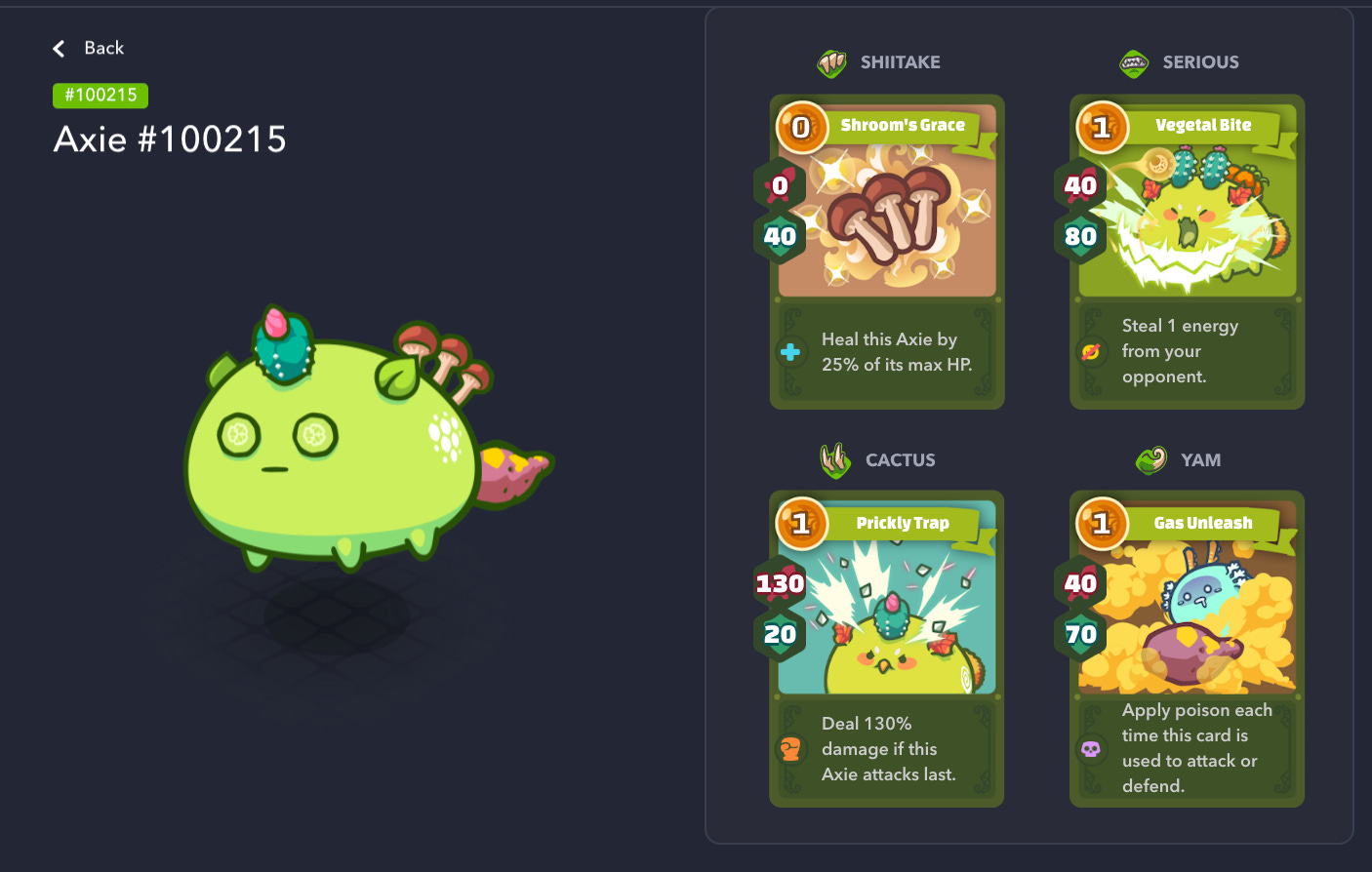Select the Shiitake back part icon
The width and height of the screenshot is (1372, 872).
831,61
